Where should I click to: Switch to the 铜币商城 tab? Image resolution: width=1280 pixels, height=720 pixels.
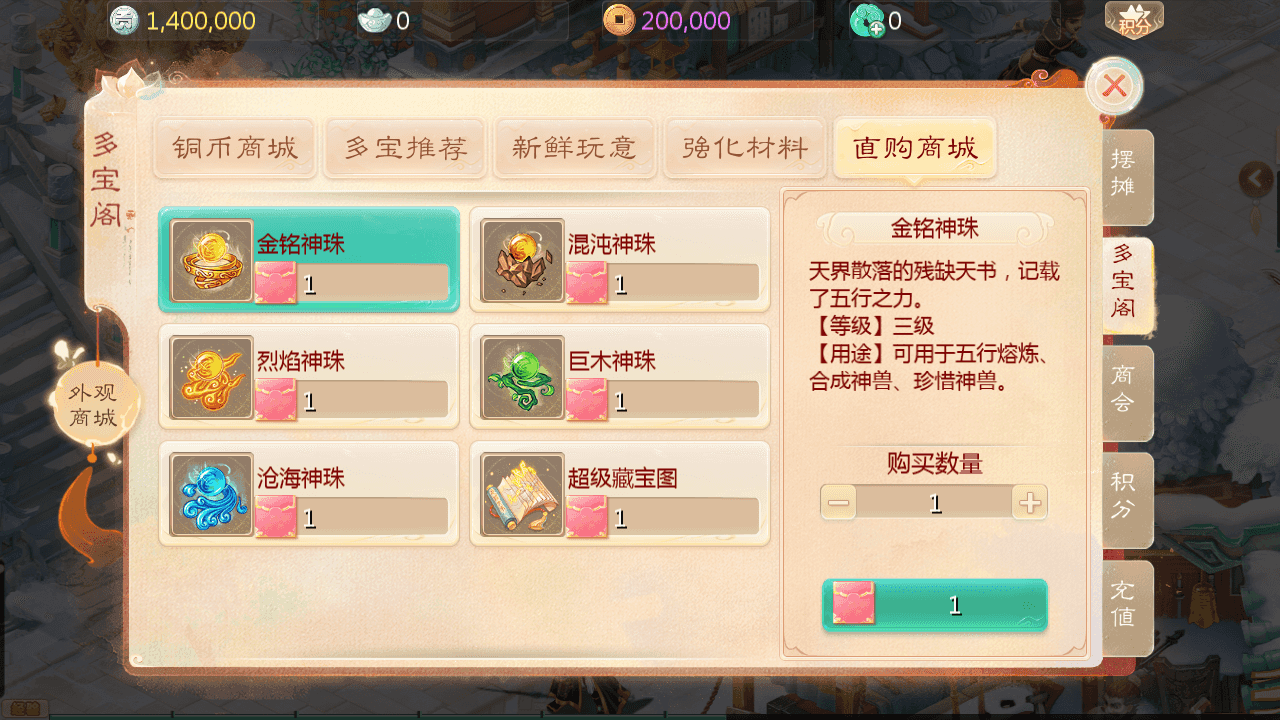234,147
